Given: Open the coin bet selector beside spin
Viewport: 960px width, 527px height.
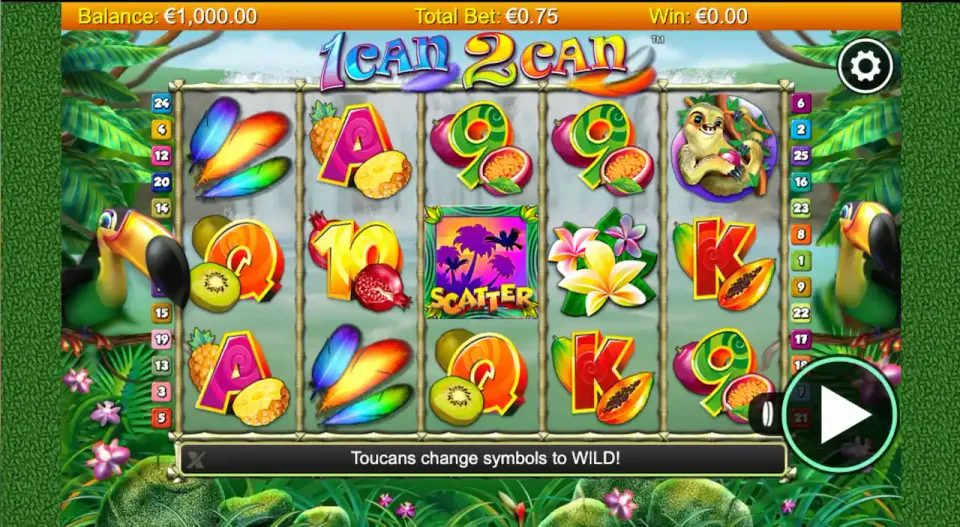Looking at the screenshot, I should pyautogui.click(x=764, y=415).
